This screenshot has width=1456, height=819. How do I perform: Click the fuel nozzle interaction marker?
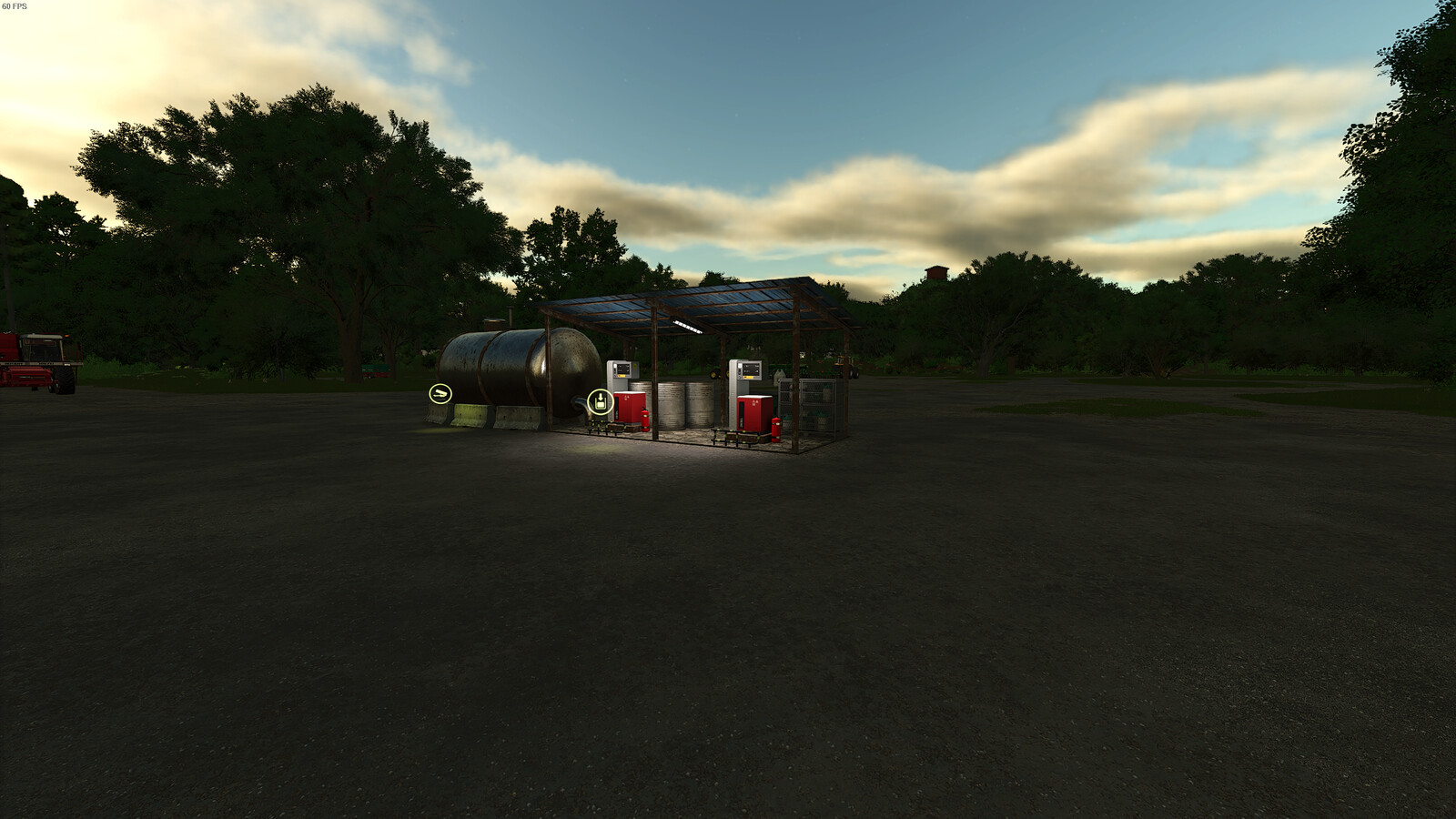coord(440,394)
